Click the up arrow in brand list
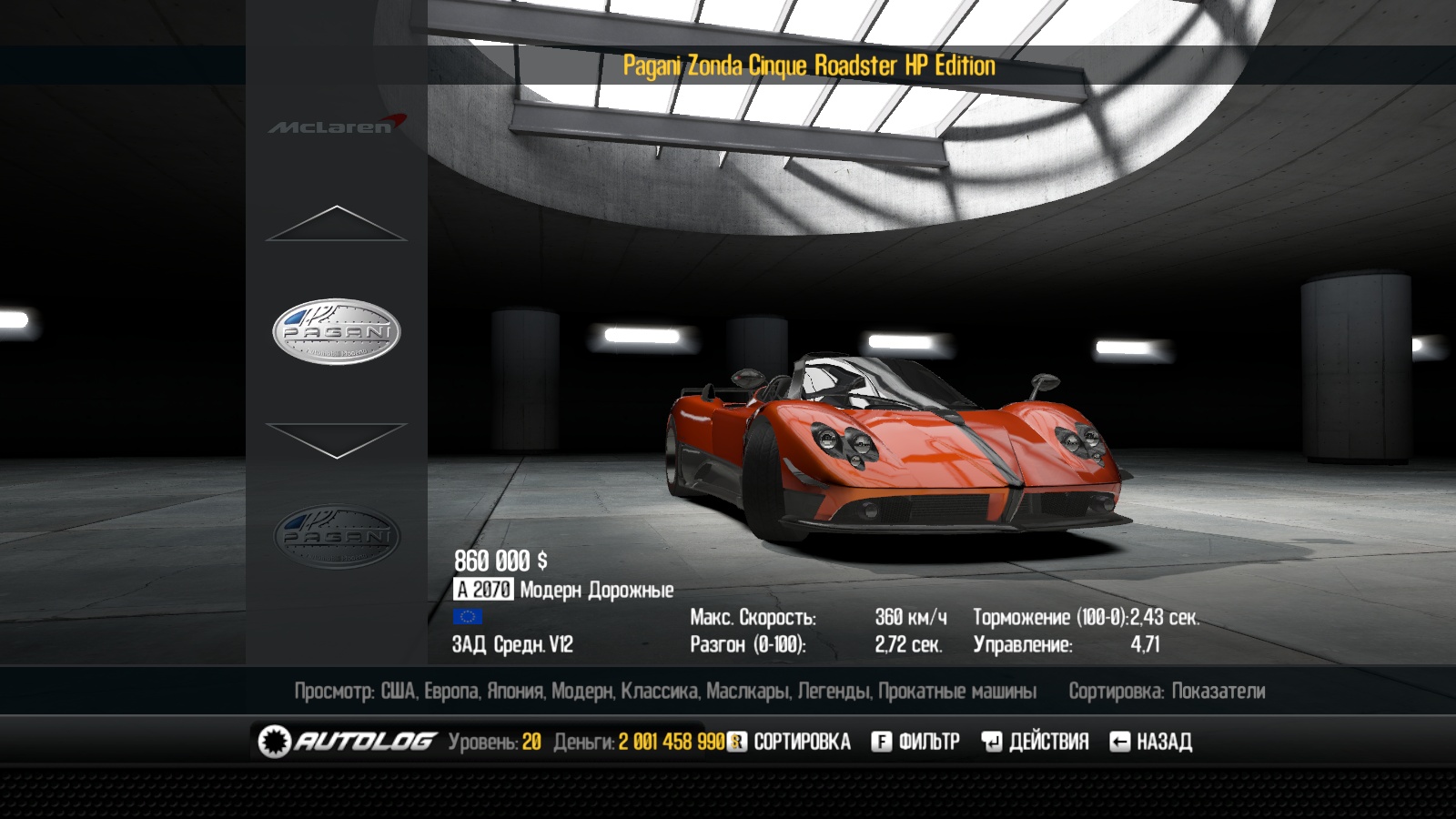 [336, 224]
